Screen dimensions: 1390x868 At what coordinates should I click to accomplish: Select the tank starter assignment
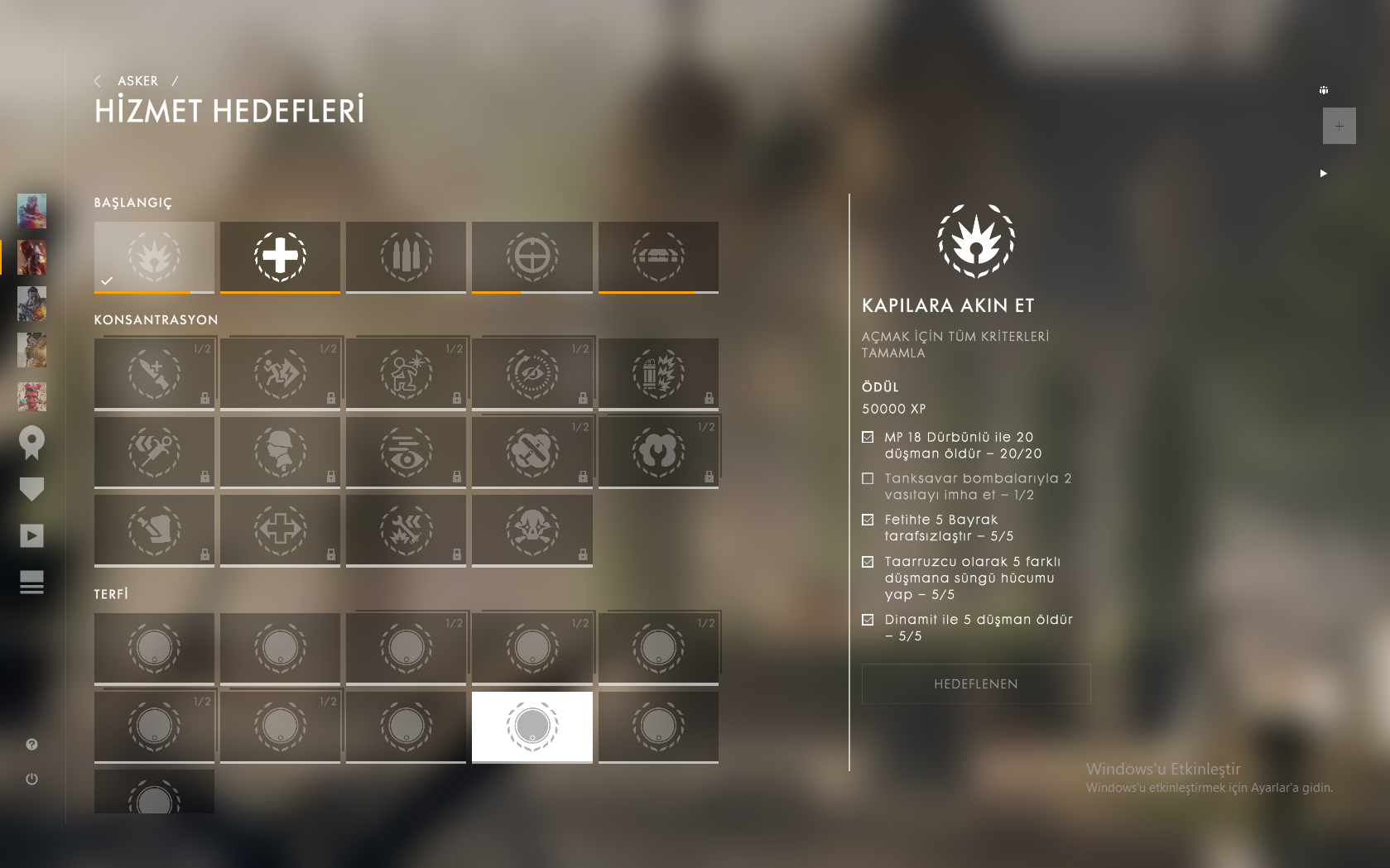point(658,257)
